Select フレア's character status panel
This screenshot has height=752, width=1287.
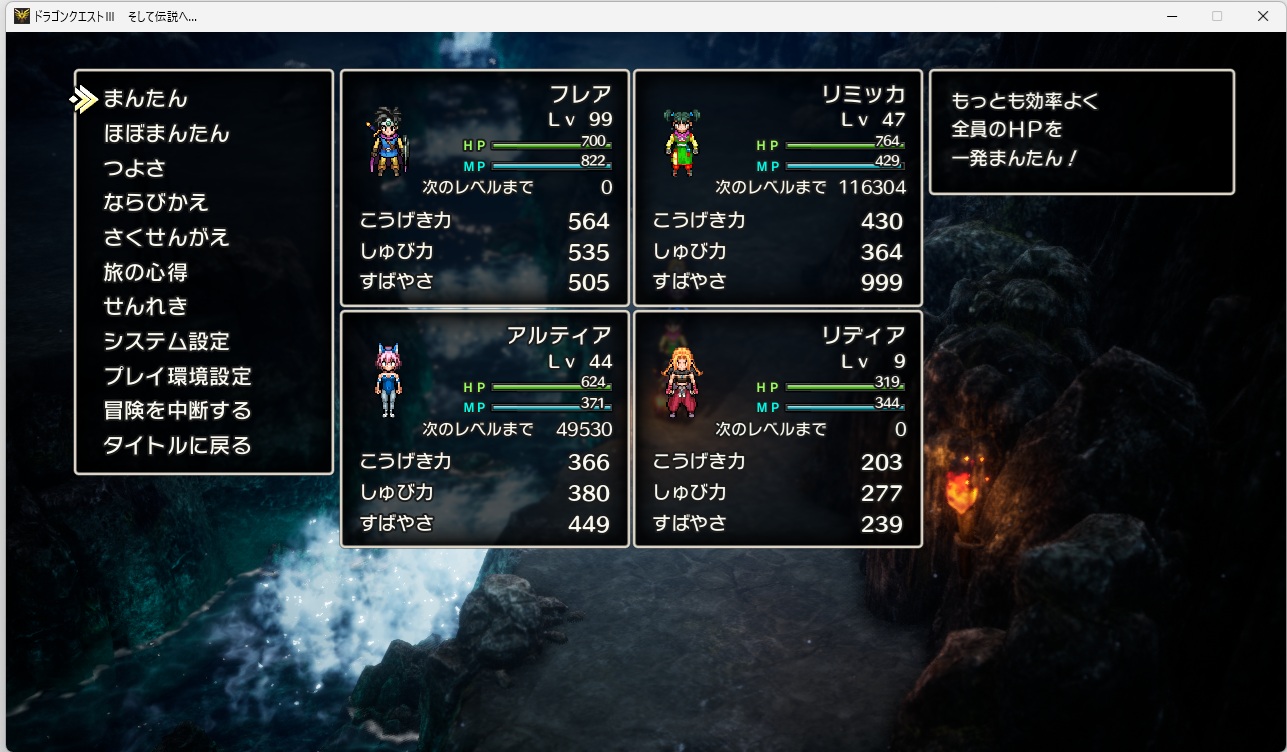[x=485, y=188]
